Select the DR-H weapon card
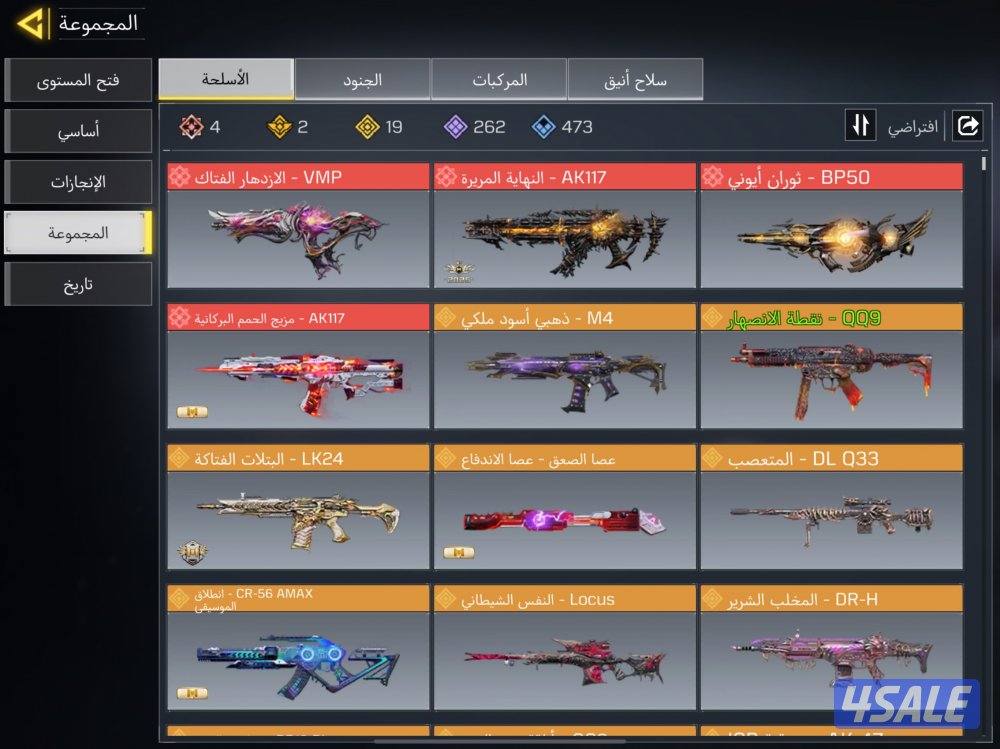Viewport: 1000px width, 749px height. pyautogui.click(x=831, y=649)
